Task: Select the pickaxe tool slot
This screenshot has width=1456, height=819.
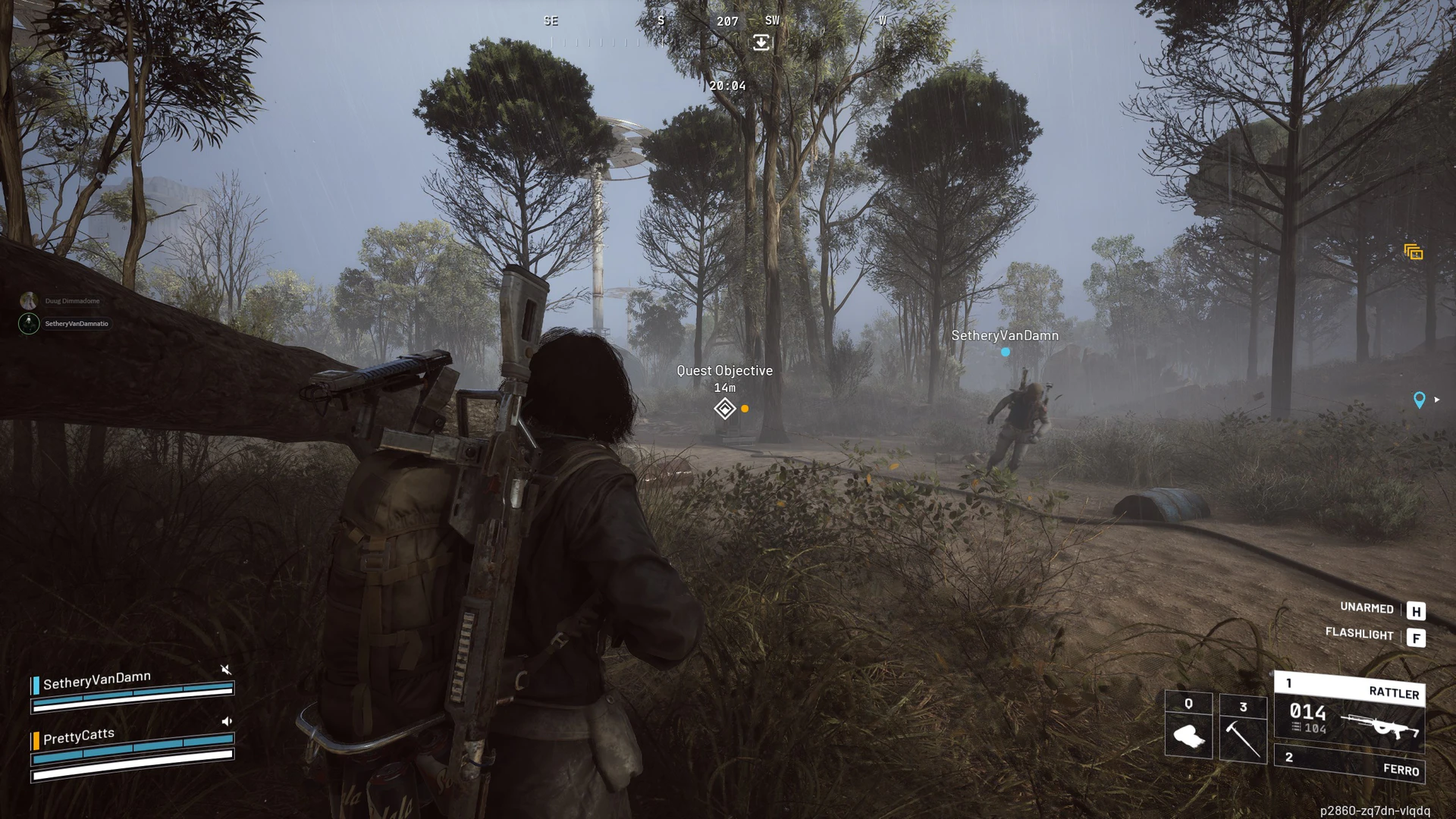Action: pyautogui.click(x=1243, y=728)
